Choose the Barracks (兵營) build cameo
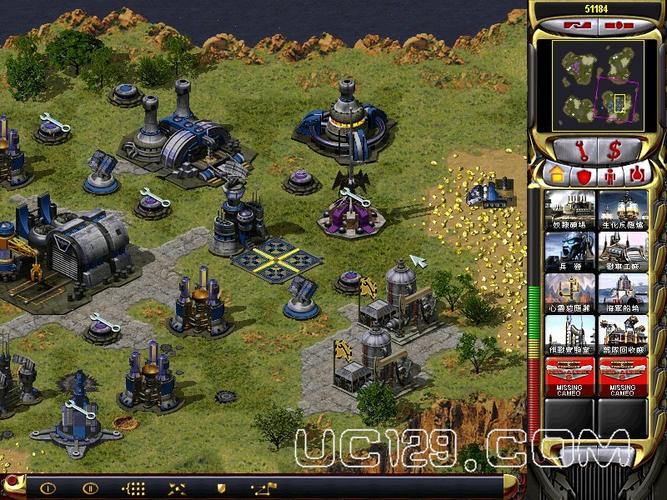The height and width of the screenshot is (500, 667). [571, 252]
